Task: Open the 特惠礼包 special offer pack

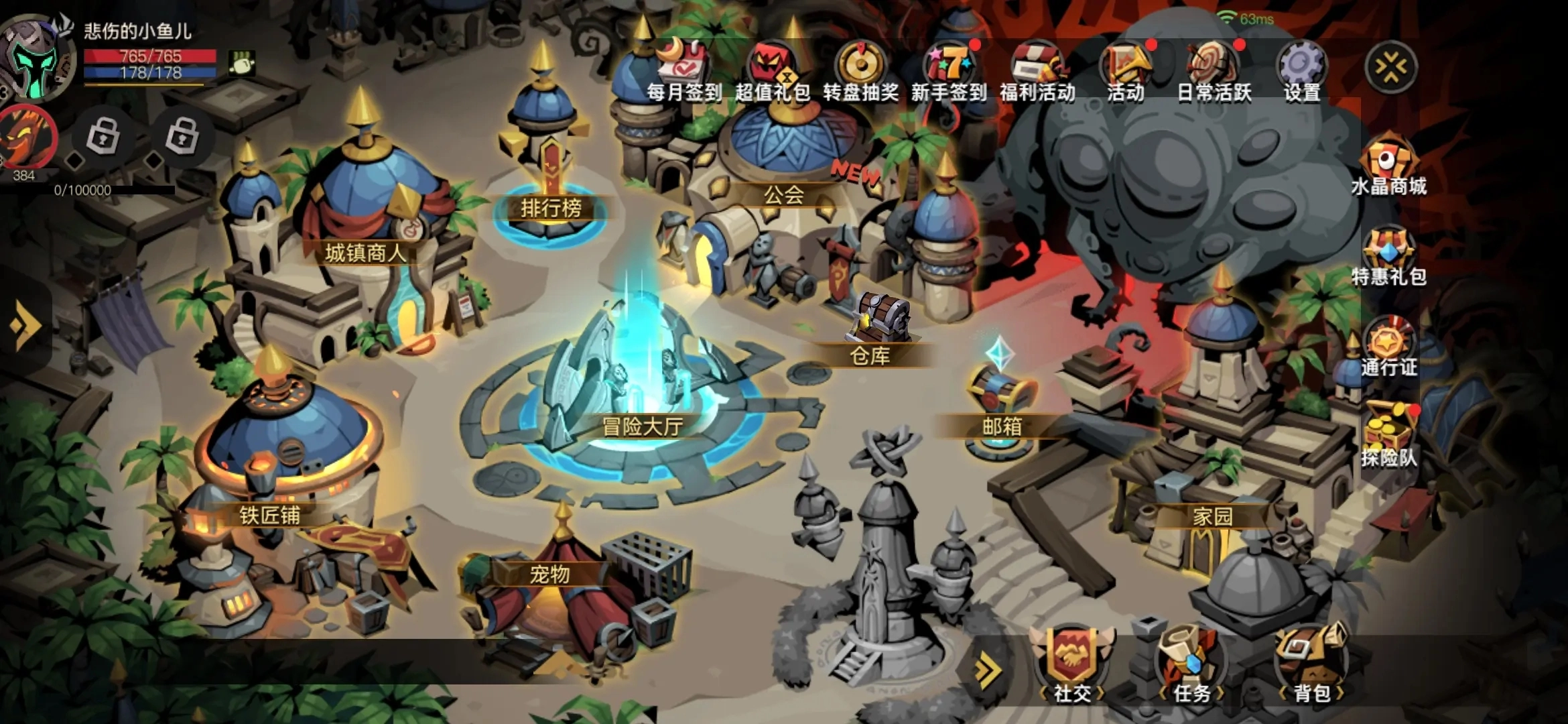Action: [x=1388, y=258]
